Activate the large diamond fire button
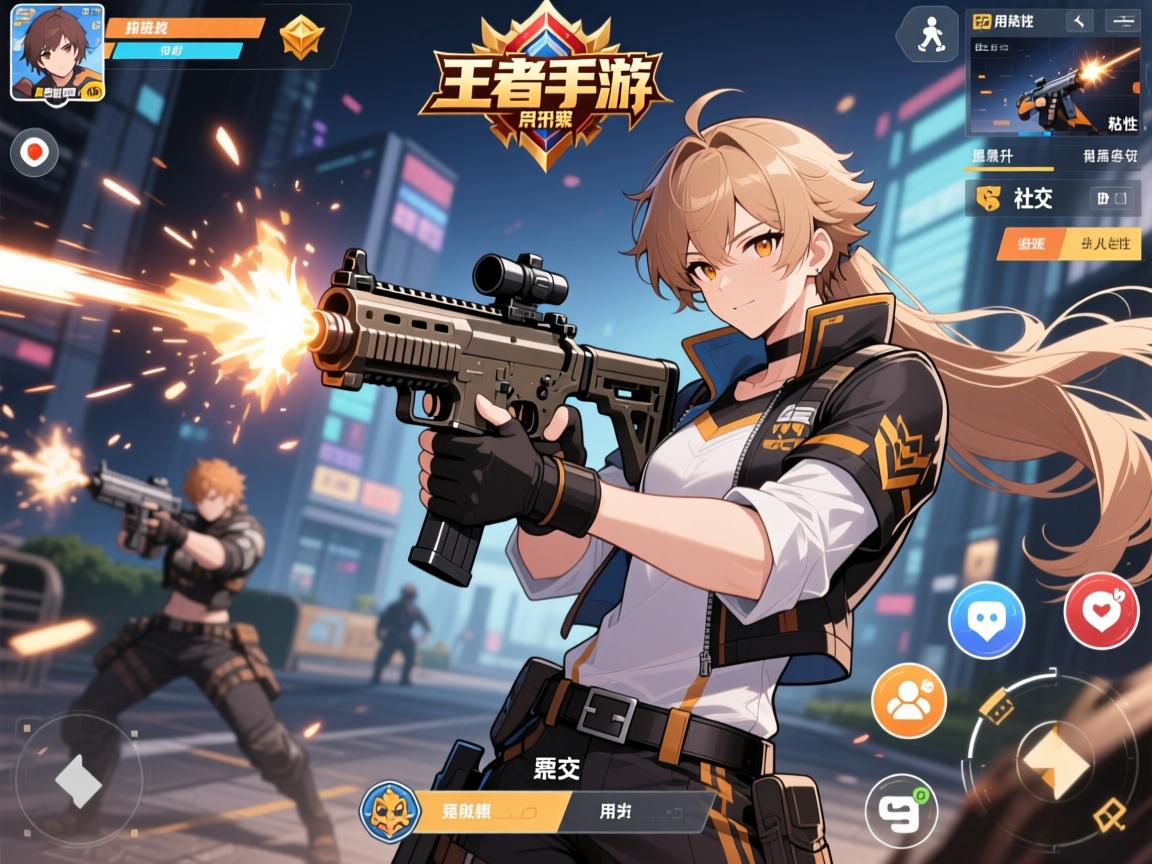The image size is (1152, 864). 1053,762
